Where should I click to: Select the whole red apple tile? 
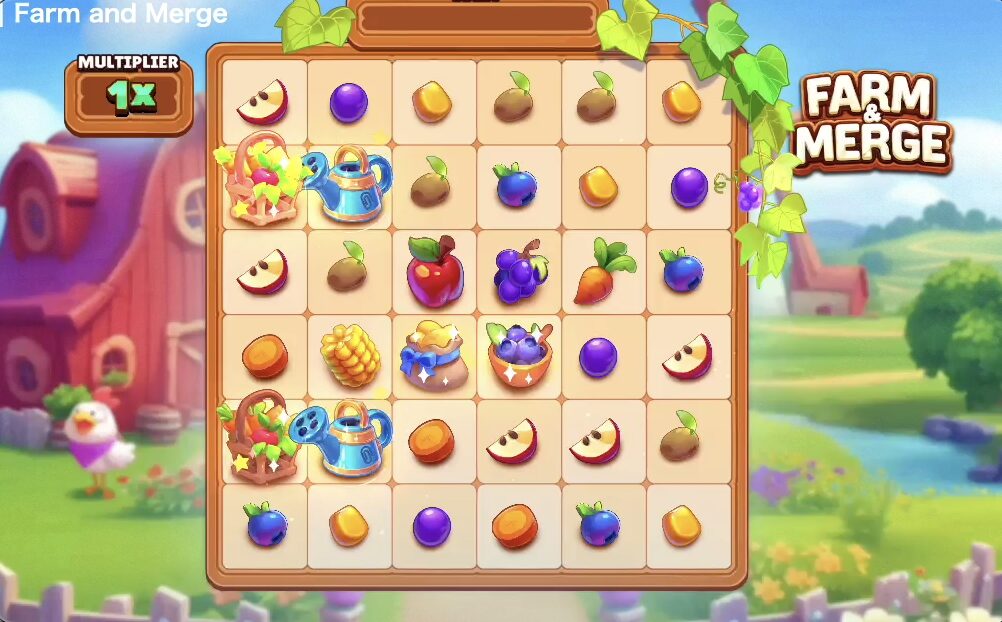pyautogui.click(x=433, y=271)
